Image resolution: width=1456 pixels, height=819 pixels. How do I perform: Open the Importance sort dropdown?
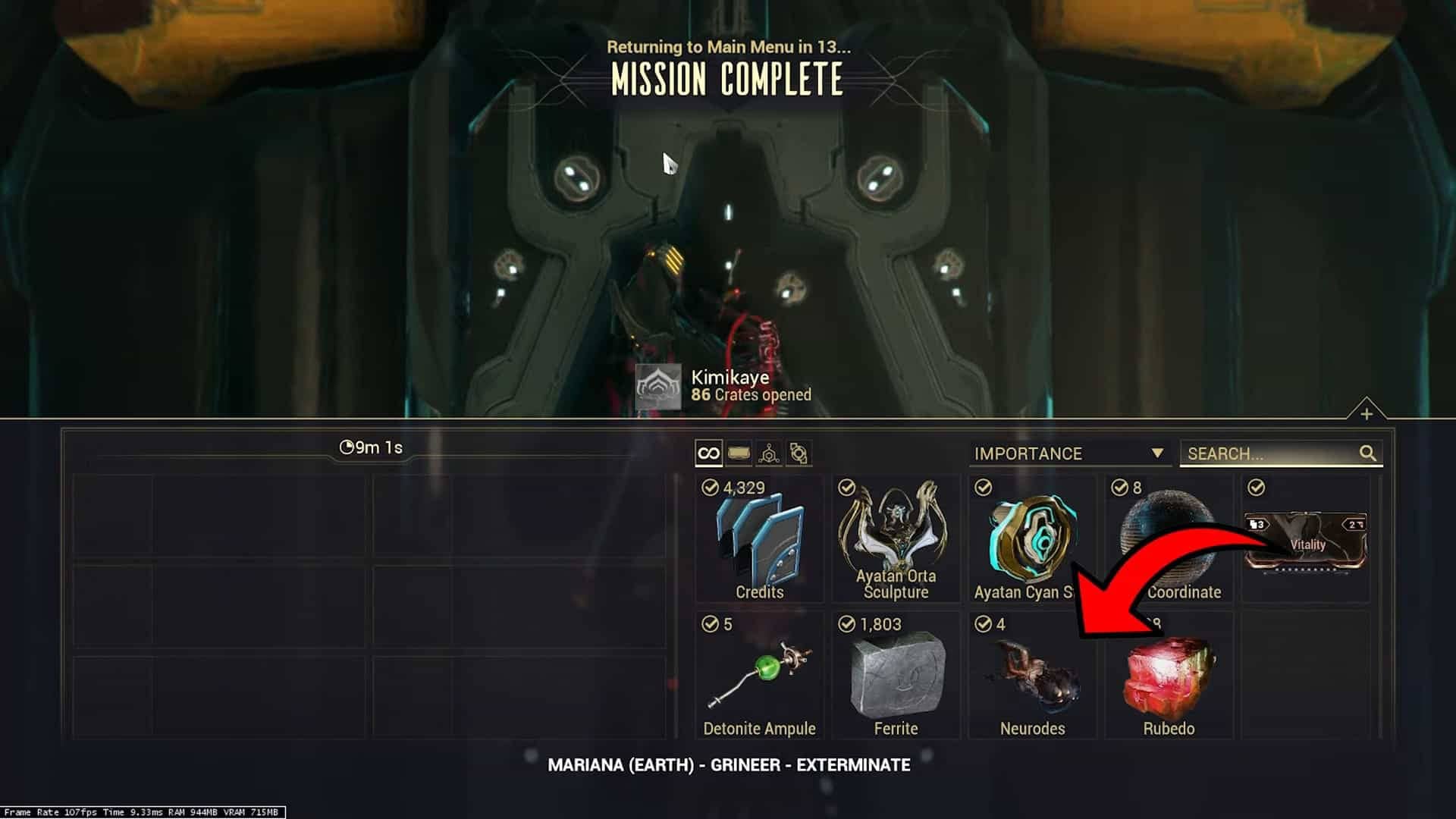[x=1068, y=453]
